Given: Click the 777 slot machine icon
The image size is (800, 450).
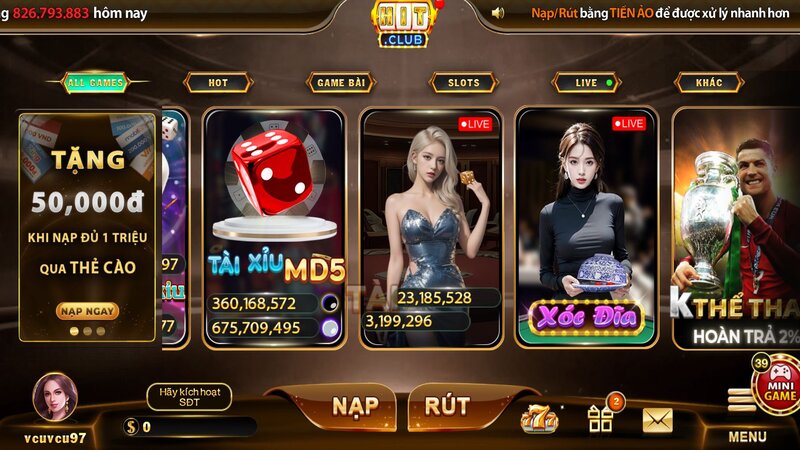Looking at the screenshot, I should (x=540, y=419).
